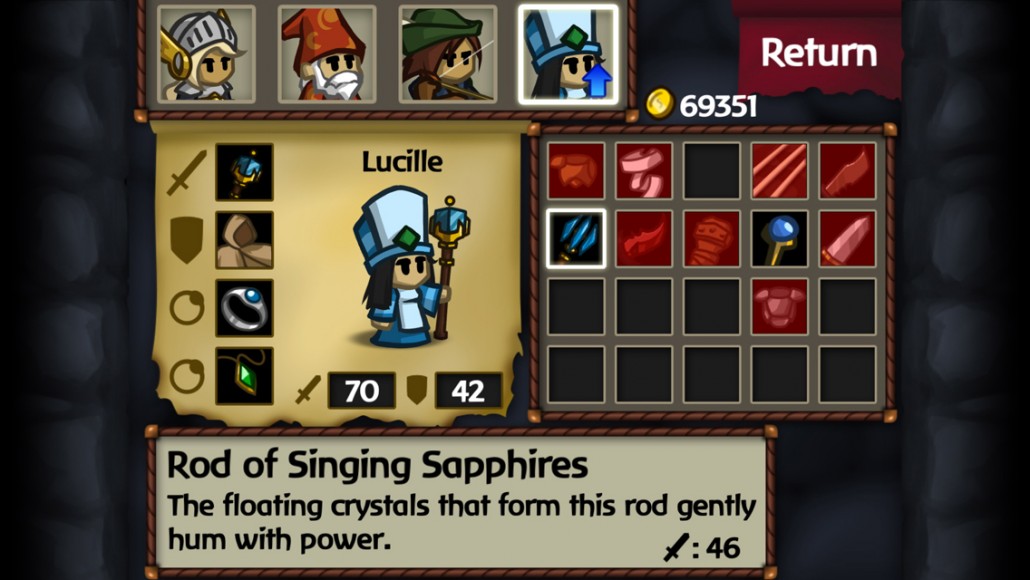Click the equipped staff weapon slot
1030x580 pixels.
[244, 172]
